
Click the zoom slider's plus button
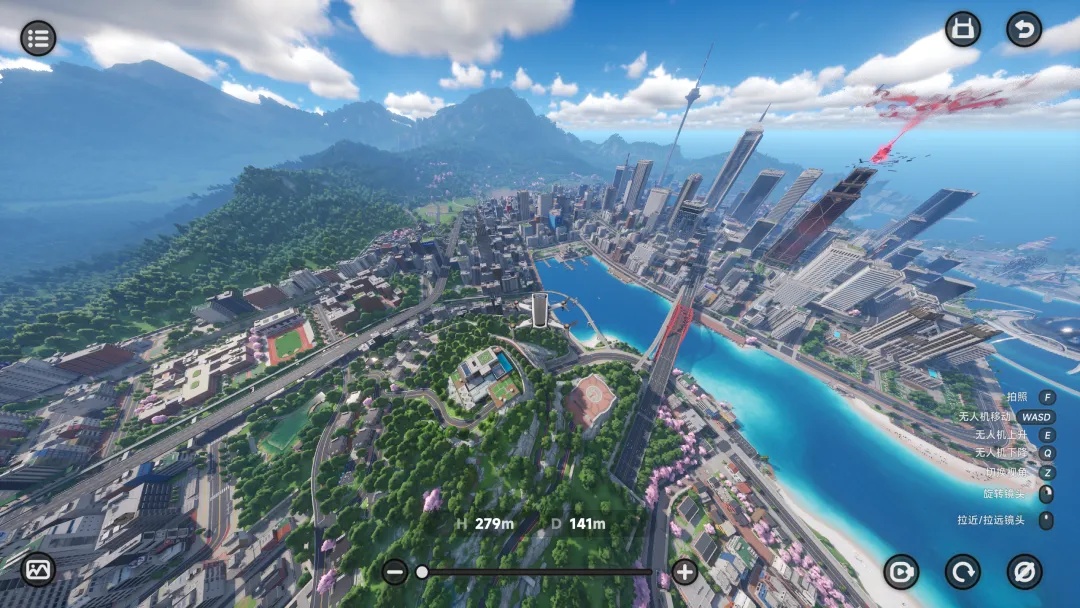(x=684, y=572)
